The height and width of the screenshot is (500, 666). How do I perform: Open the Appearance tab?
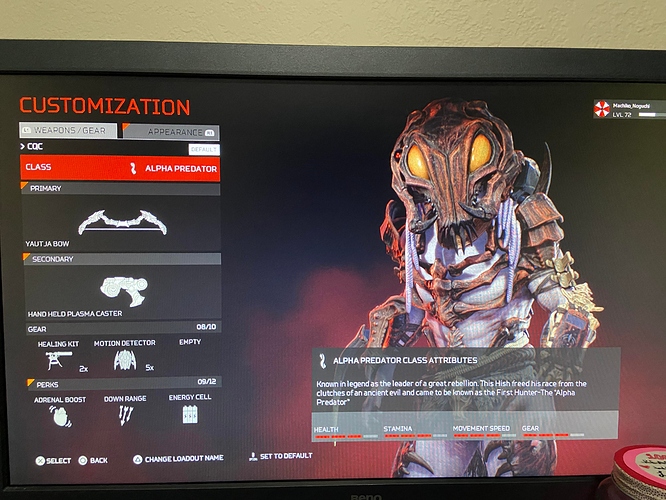pos(171,131)
